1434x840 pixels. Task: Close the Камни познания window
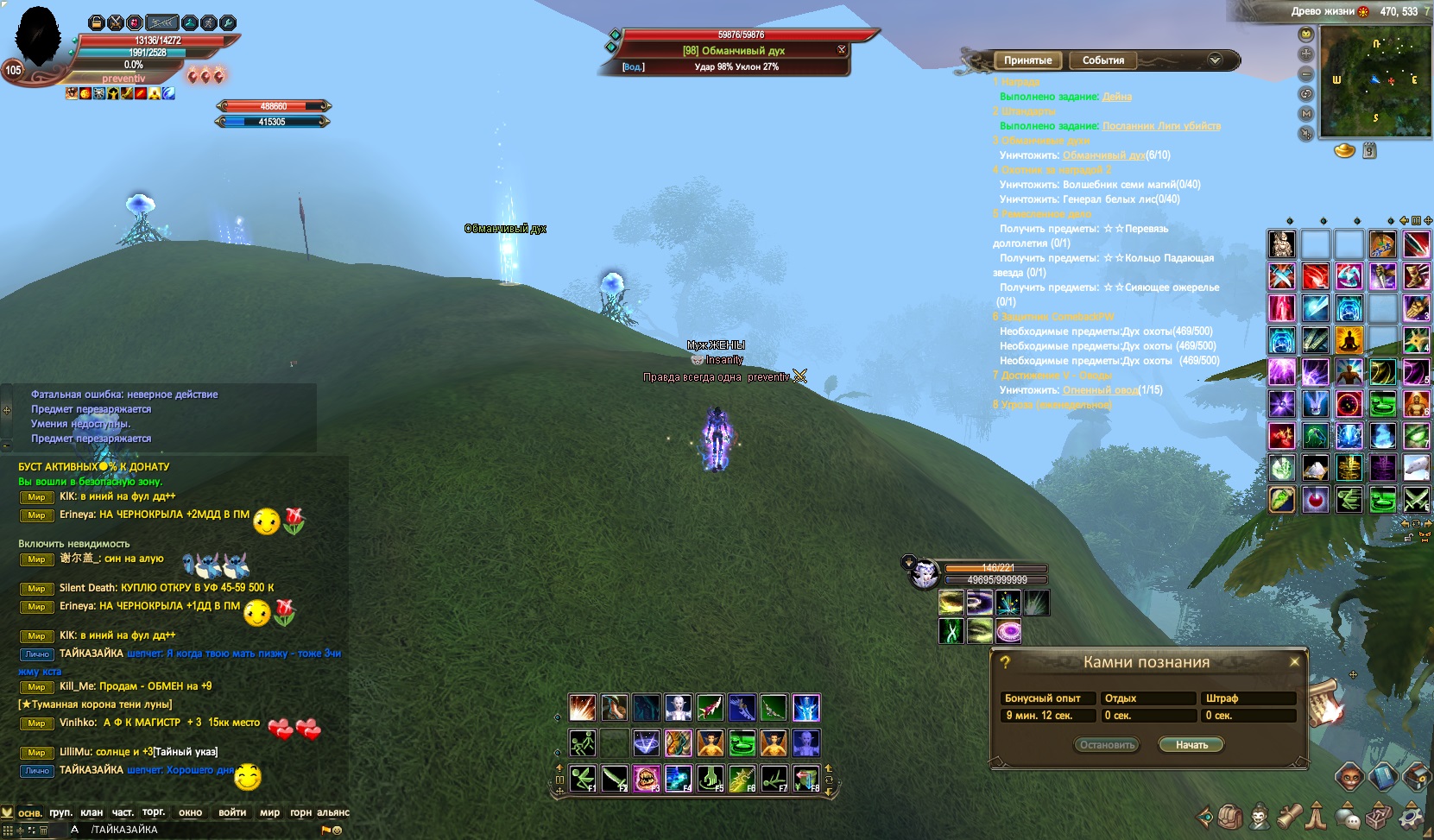(x=1294, y=662)
